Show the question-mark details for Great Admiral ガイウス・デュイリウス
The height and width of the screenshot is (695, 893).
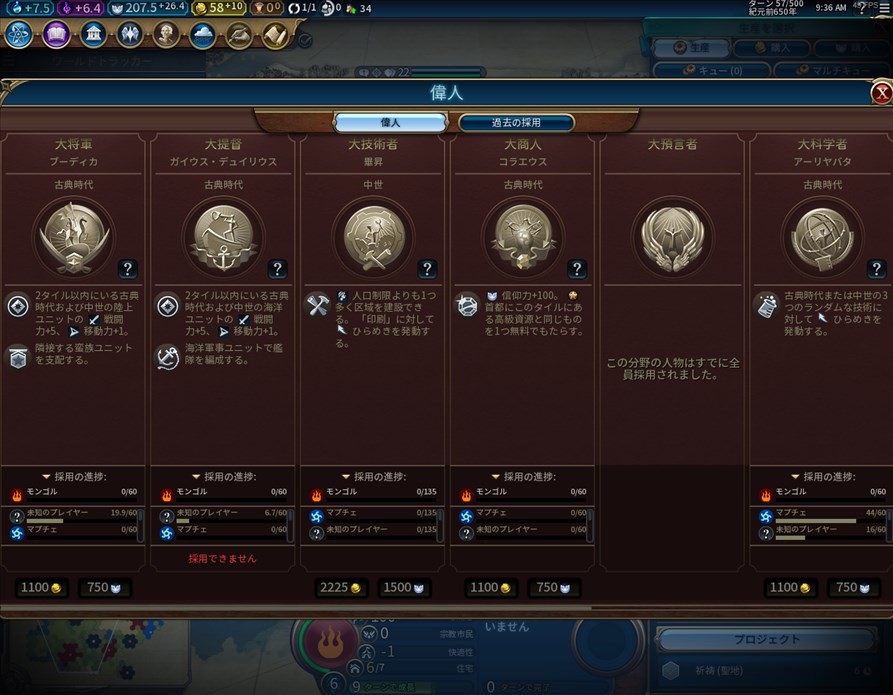point(277,268)
